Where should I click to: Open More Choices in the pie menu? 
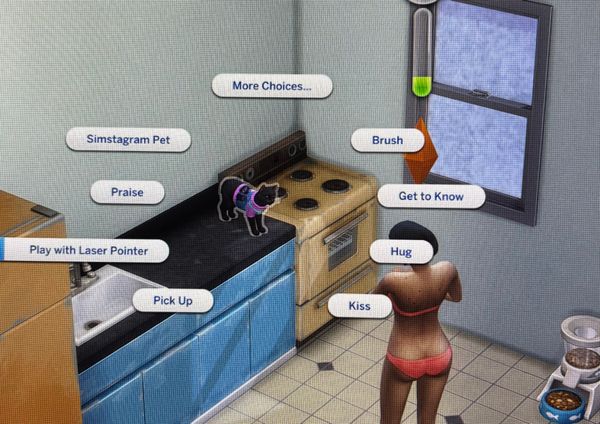[272, 86]
